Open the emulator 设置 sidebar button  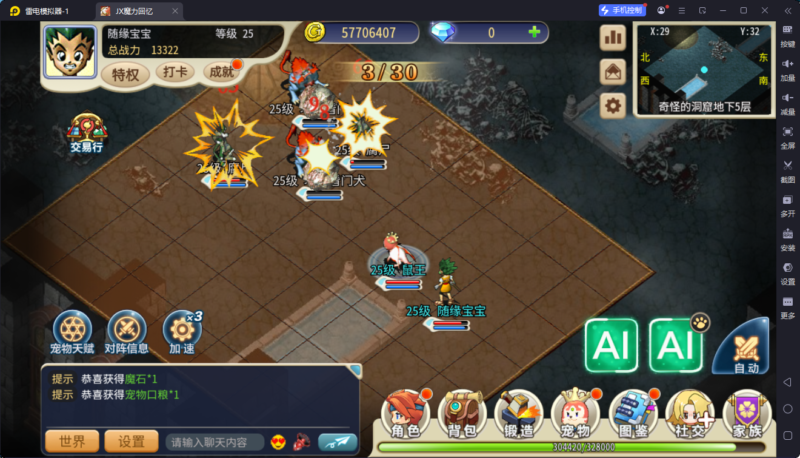pos(787,274)
